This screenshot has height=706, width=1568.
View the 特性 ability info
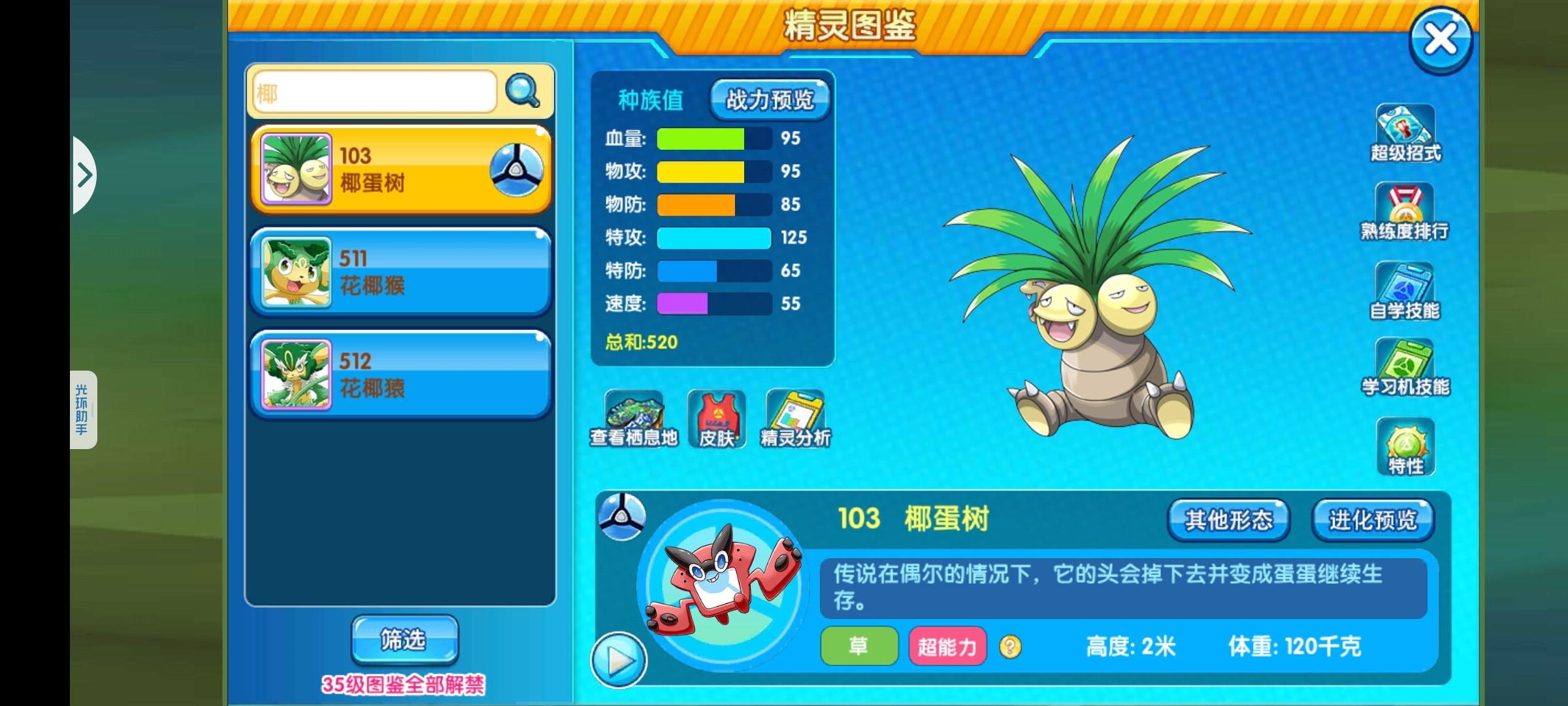pyautogui.click(x=1405, y=447)
